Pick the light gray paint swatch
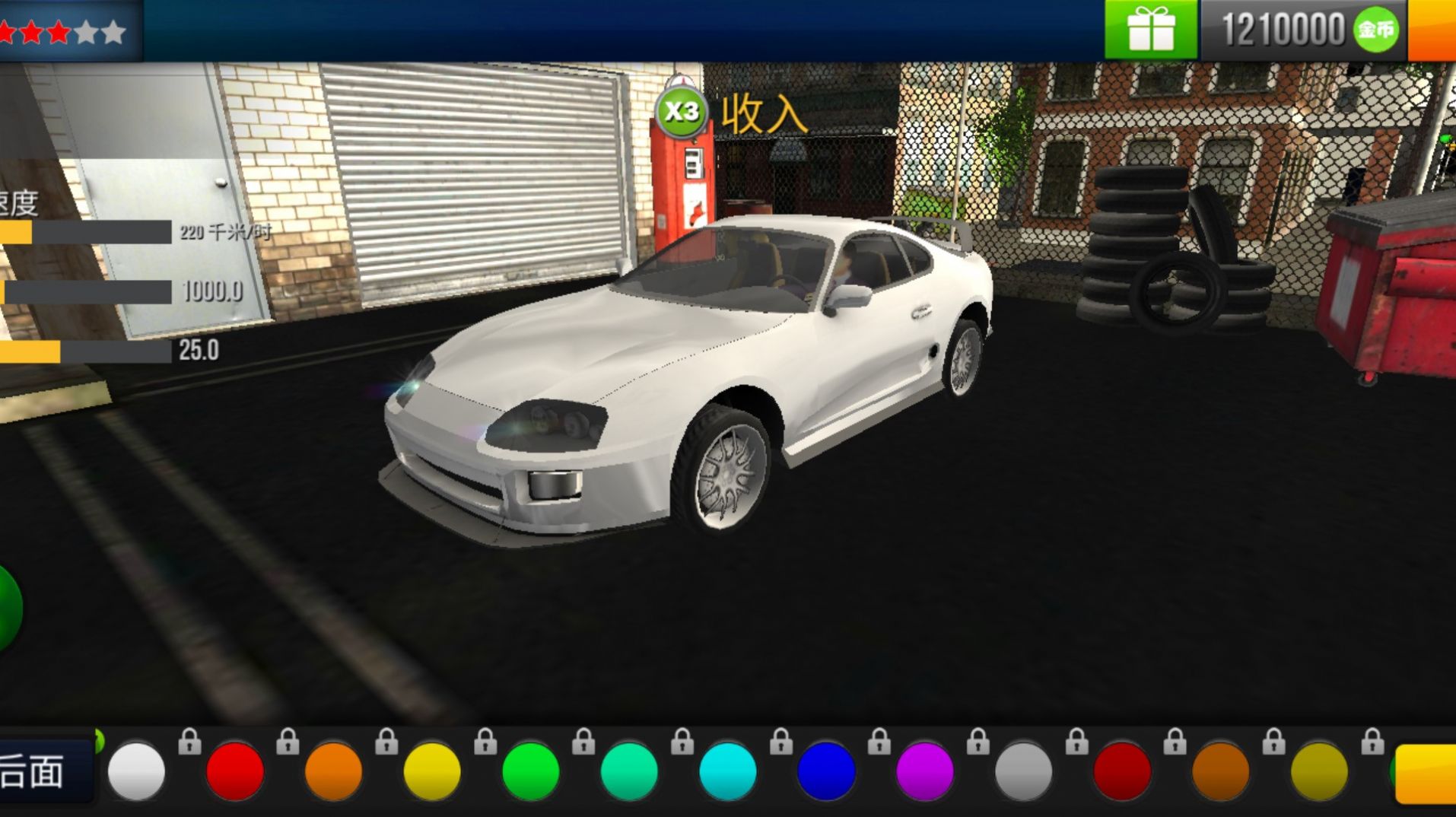The height and width of the screenshot is (817, 1456). (x=1023, y=771)
